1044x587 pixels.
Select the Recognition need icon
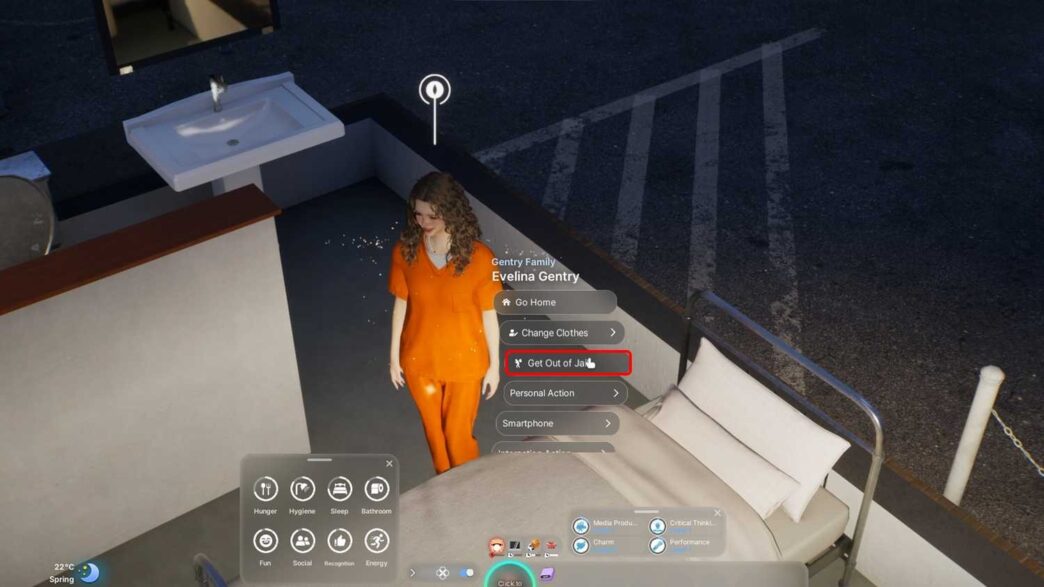[340, 541]
